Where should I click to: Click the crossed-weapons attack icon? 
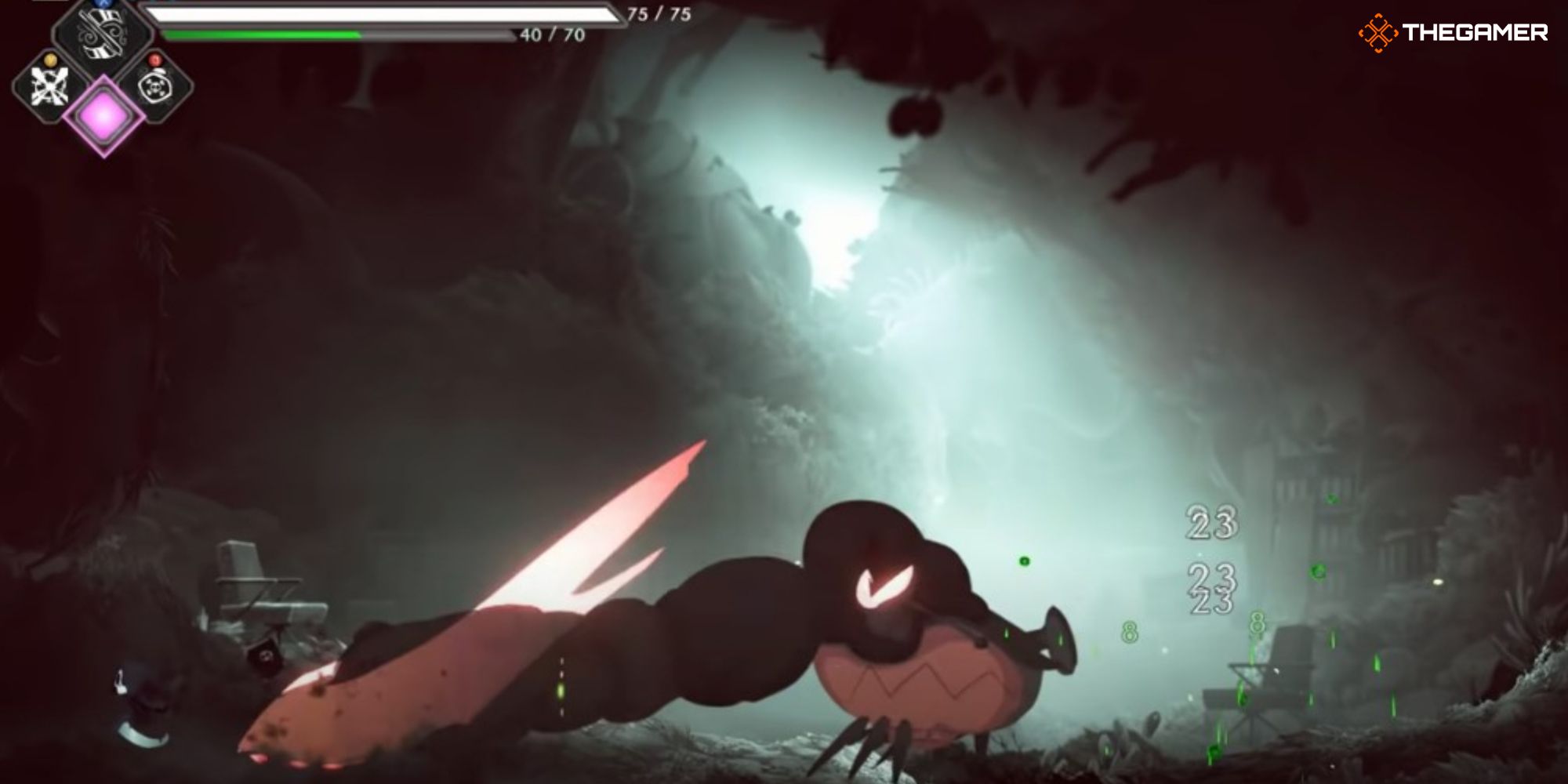(49, 85)
